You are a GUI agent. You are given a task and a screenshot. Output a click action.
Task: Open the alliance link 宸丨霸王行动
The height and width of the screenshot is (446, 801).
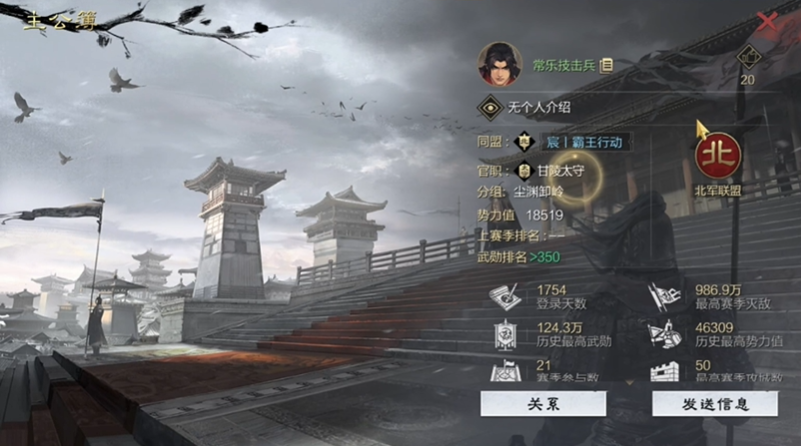coord(584,142)
